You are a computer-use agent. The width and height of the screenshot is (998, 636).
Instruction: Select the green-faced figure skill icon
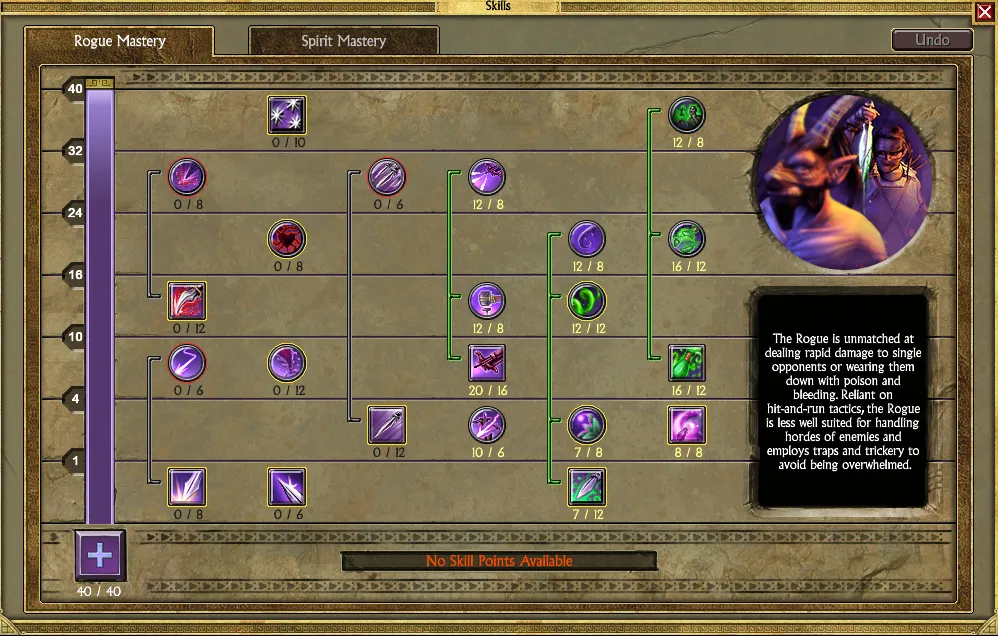[x=687, y=115]
